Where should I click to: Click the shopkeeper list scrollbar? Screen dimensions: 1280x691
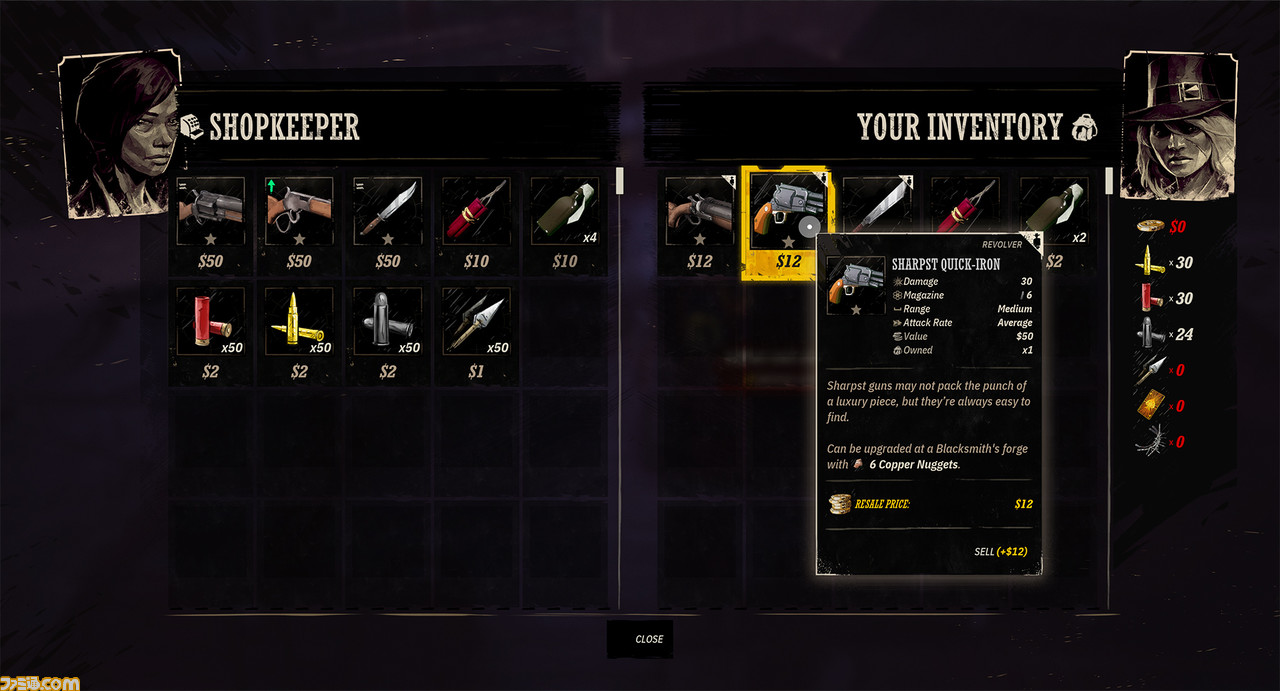(x=620, y=181)
